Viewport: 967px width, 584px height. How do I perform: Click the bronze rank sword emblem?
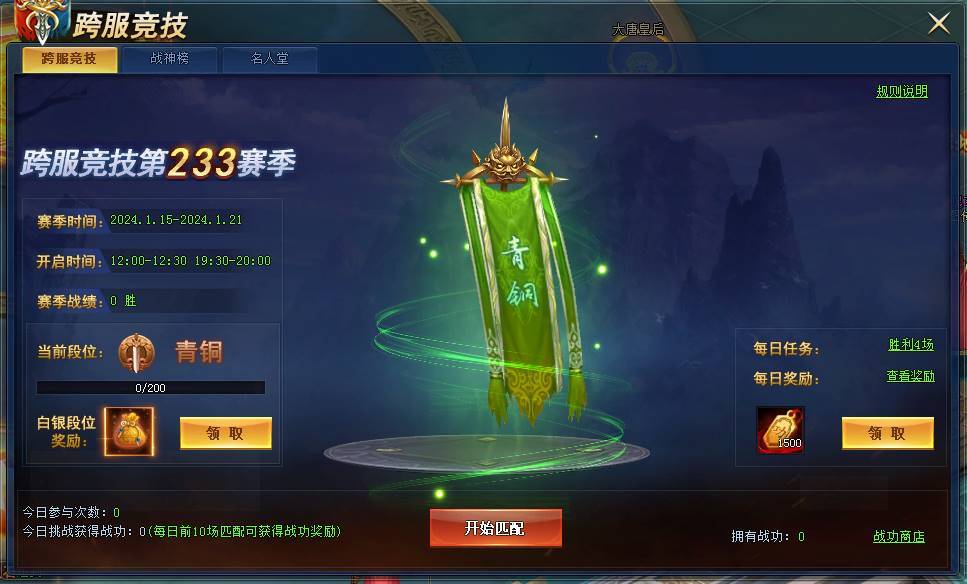[135, 352]
